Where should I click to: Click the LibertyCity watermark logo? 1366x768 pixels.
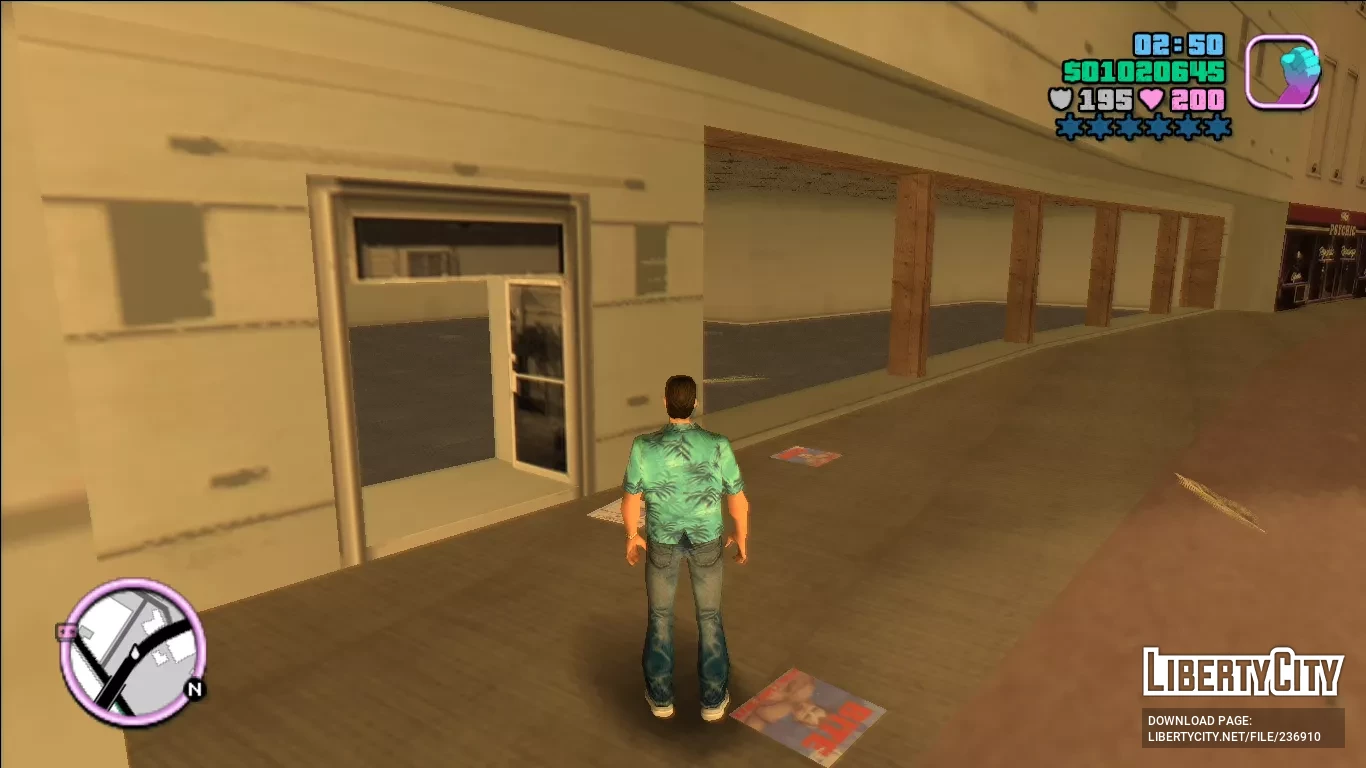click(x=1243, y=672)
